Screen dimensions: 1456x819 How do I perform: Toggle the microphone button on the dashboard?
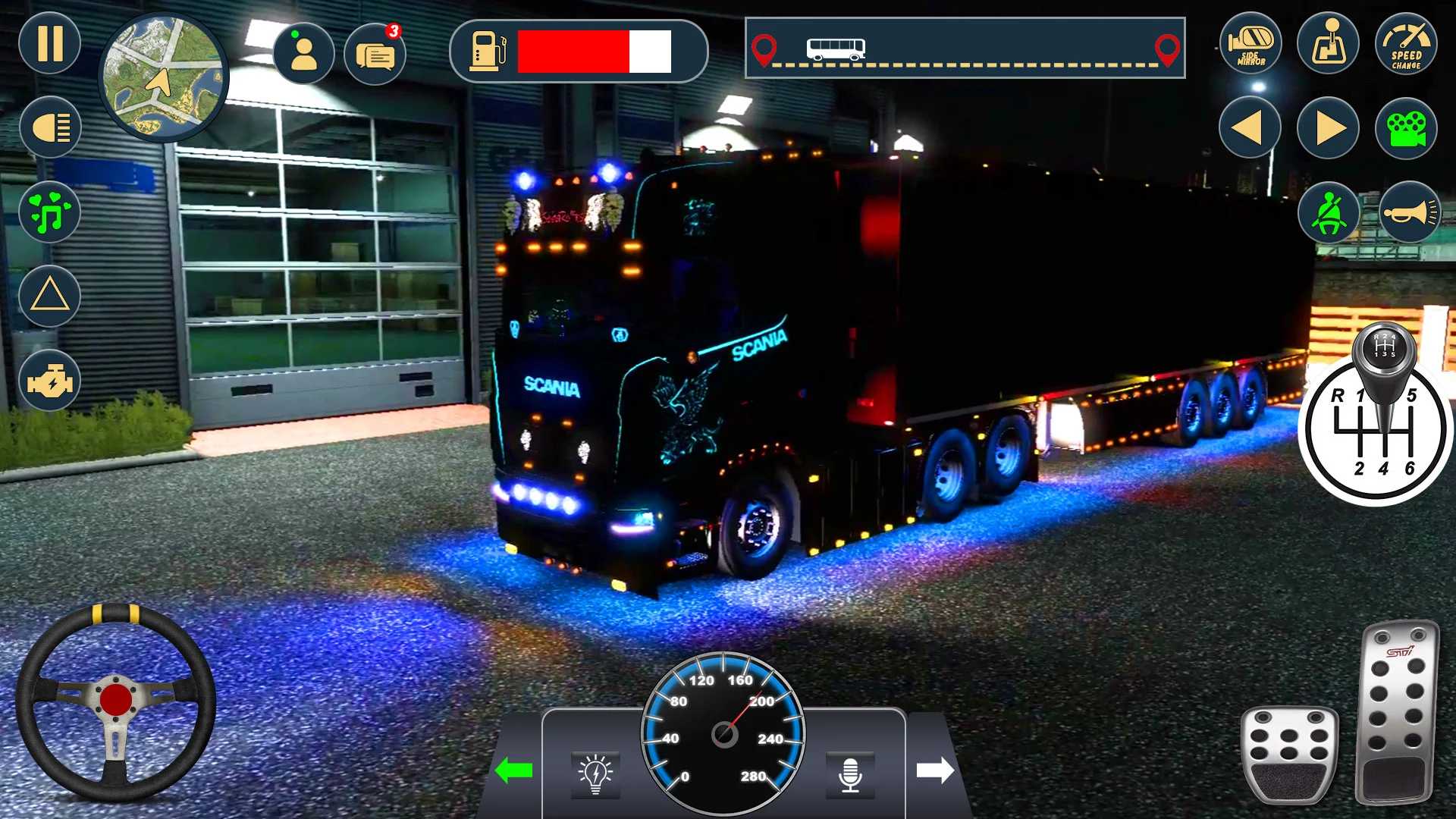tap(850, 774)
